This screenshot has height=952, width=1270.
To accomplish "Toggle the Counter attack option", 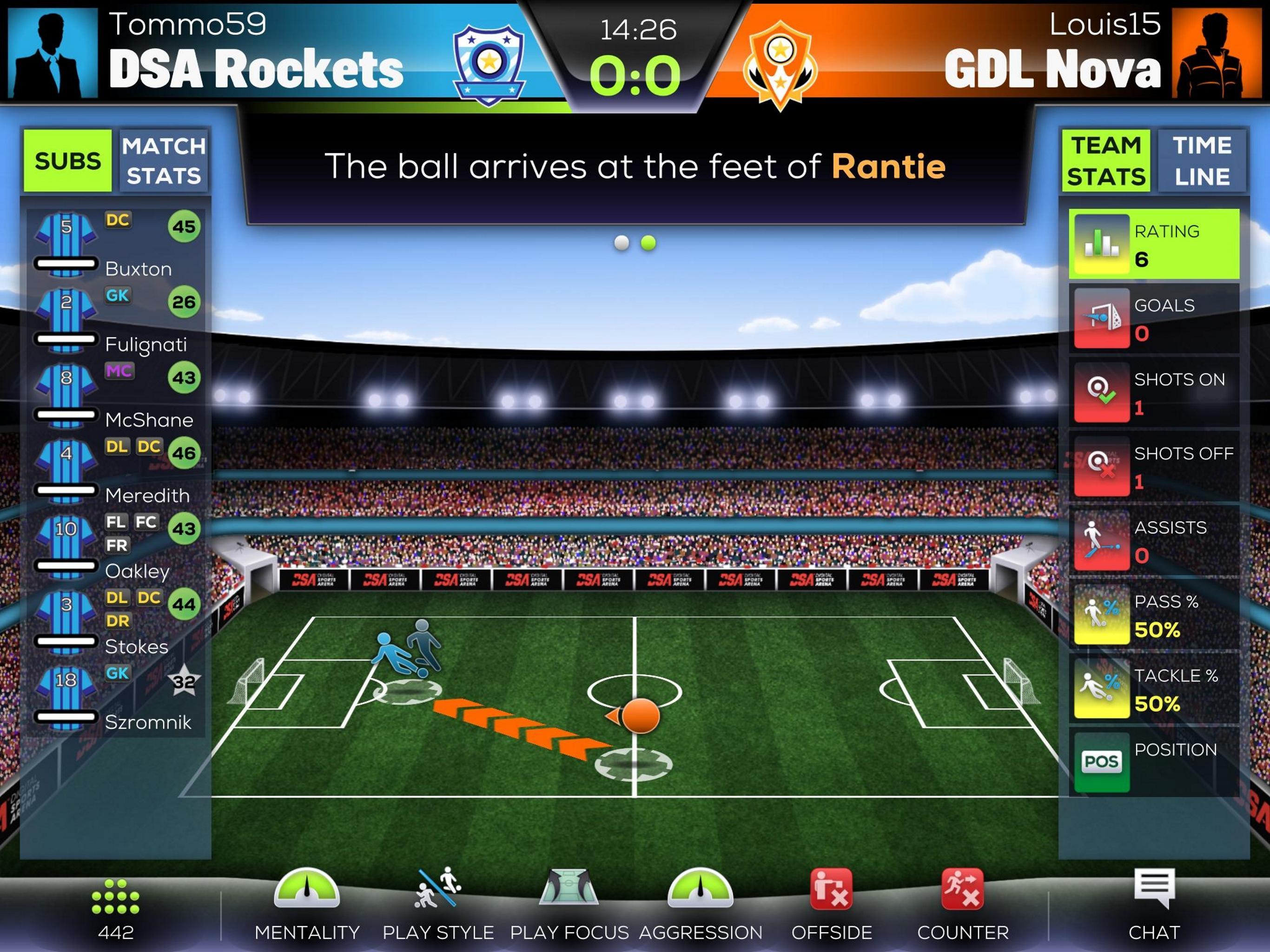I will pos(963,904).
